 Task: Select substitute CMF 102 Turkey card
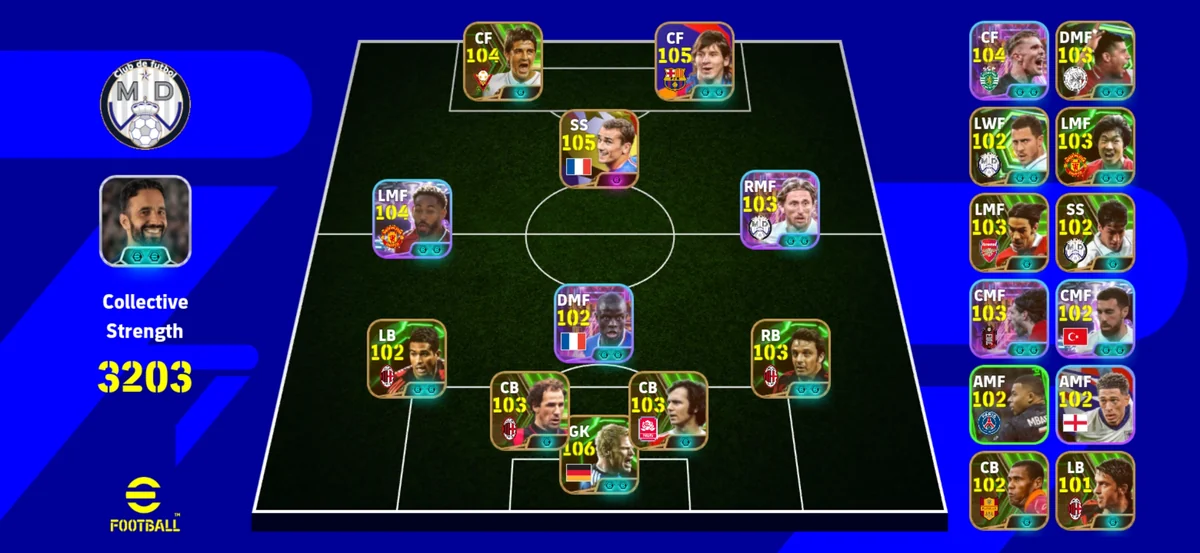(x=1095, y=318)
